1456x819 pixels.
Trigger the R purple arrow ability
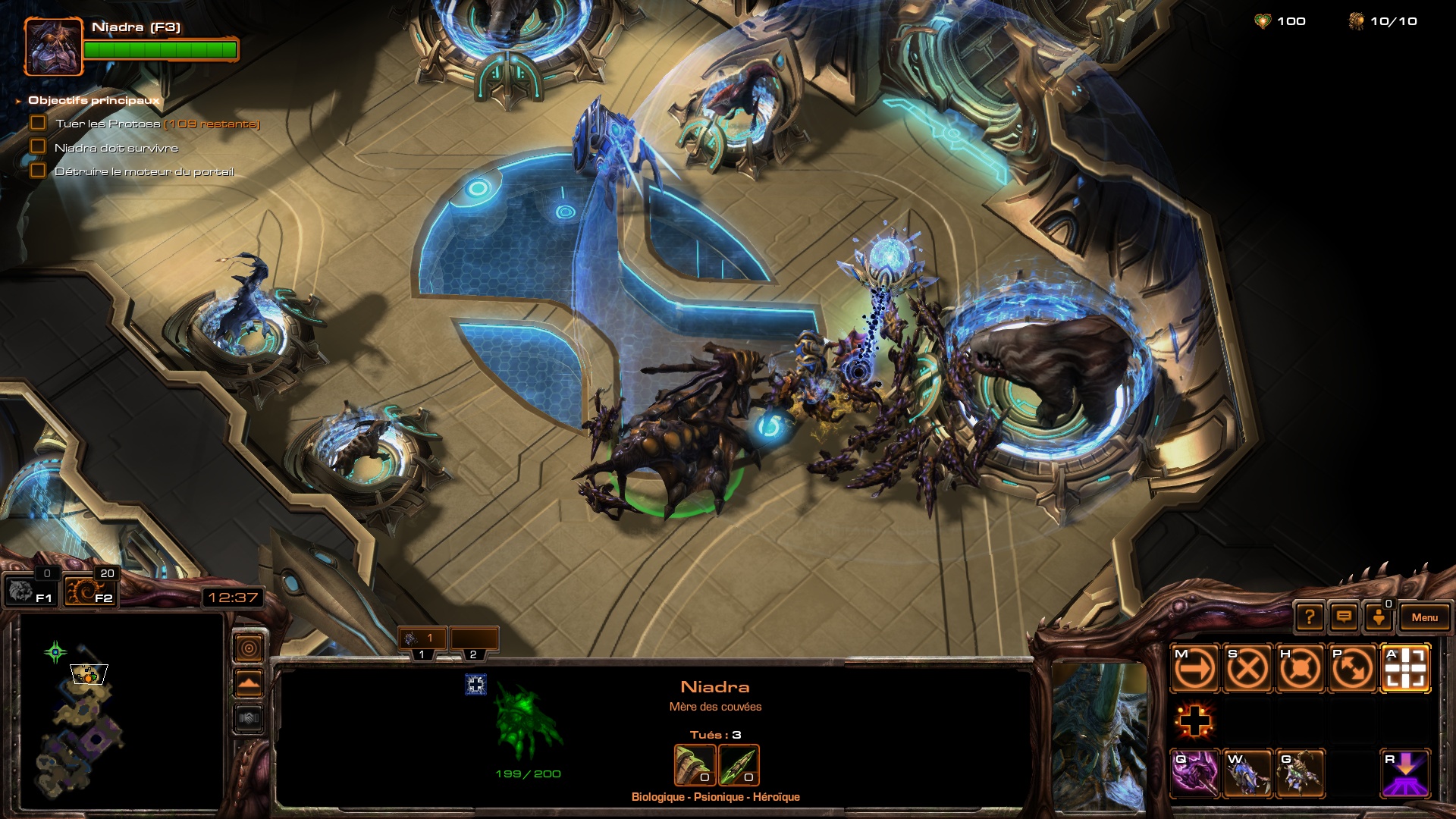click(x=1405, y=773)
